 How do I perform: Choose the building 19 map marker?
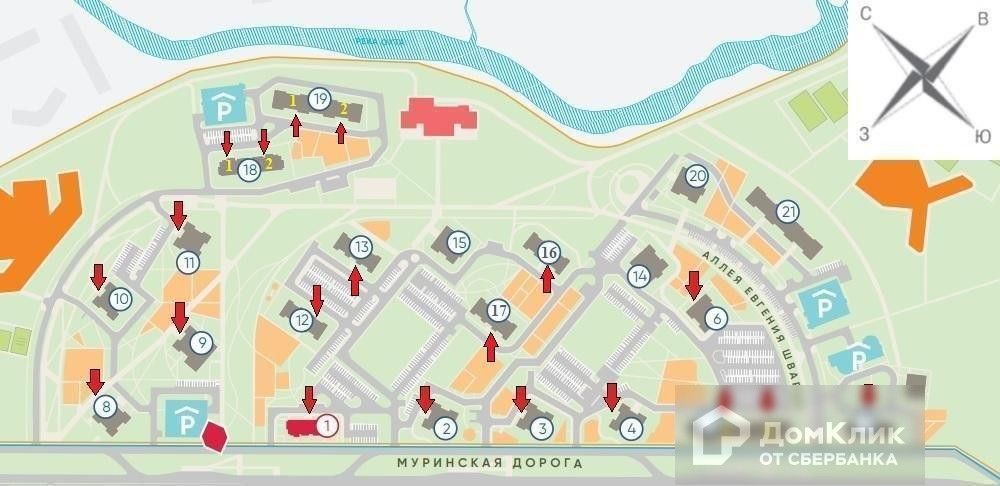(x=319, y=98)
